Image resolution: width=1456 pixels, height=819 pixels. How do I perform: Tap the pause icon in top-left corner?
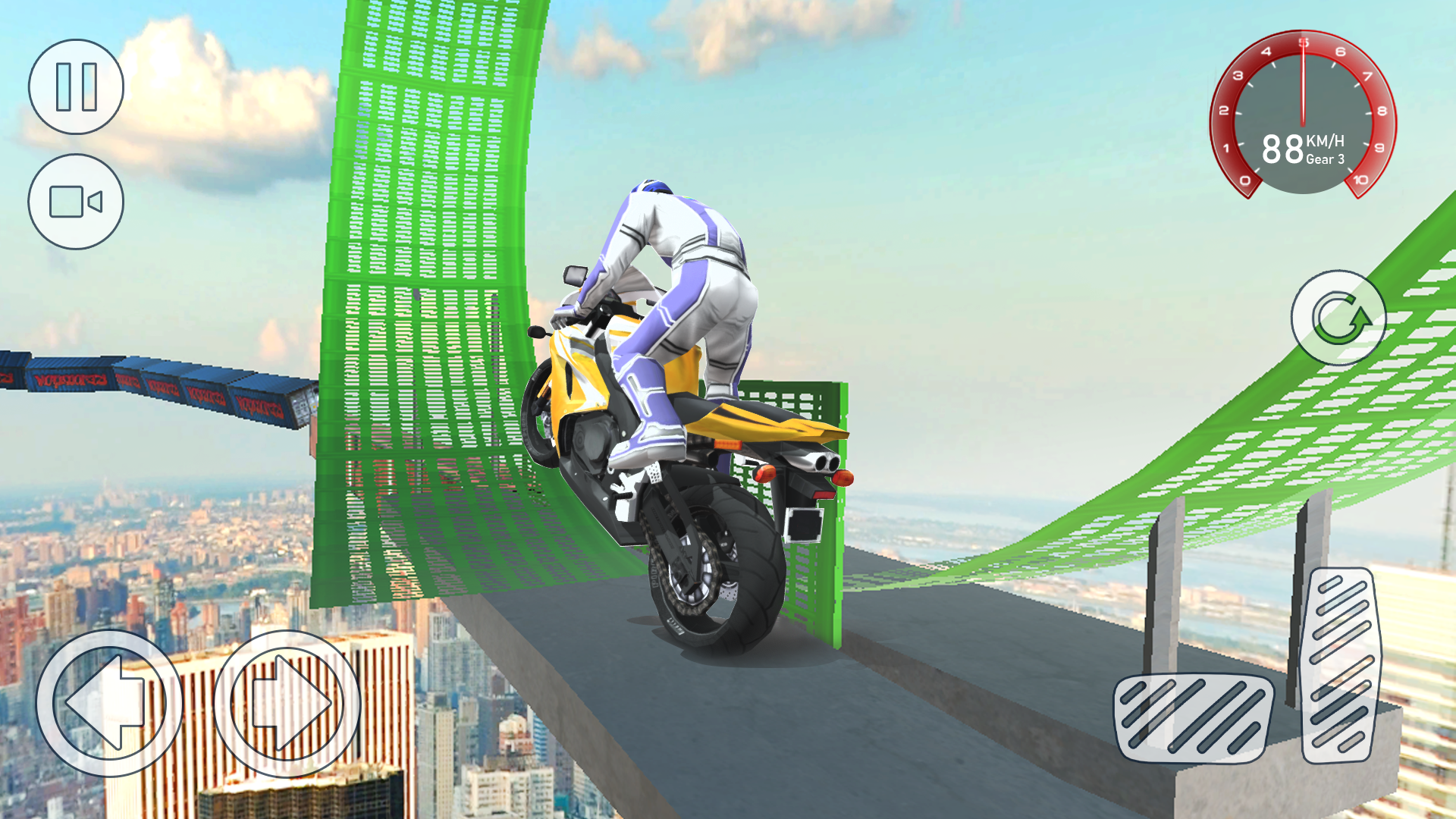[x=76, y=87]
